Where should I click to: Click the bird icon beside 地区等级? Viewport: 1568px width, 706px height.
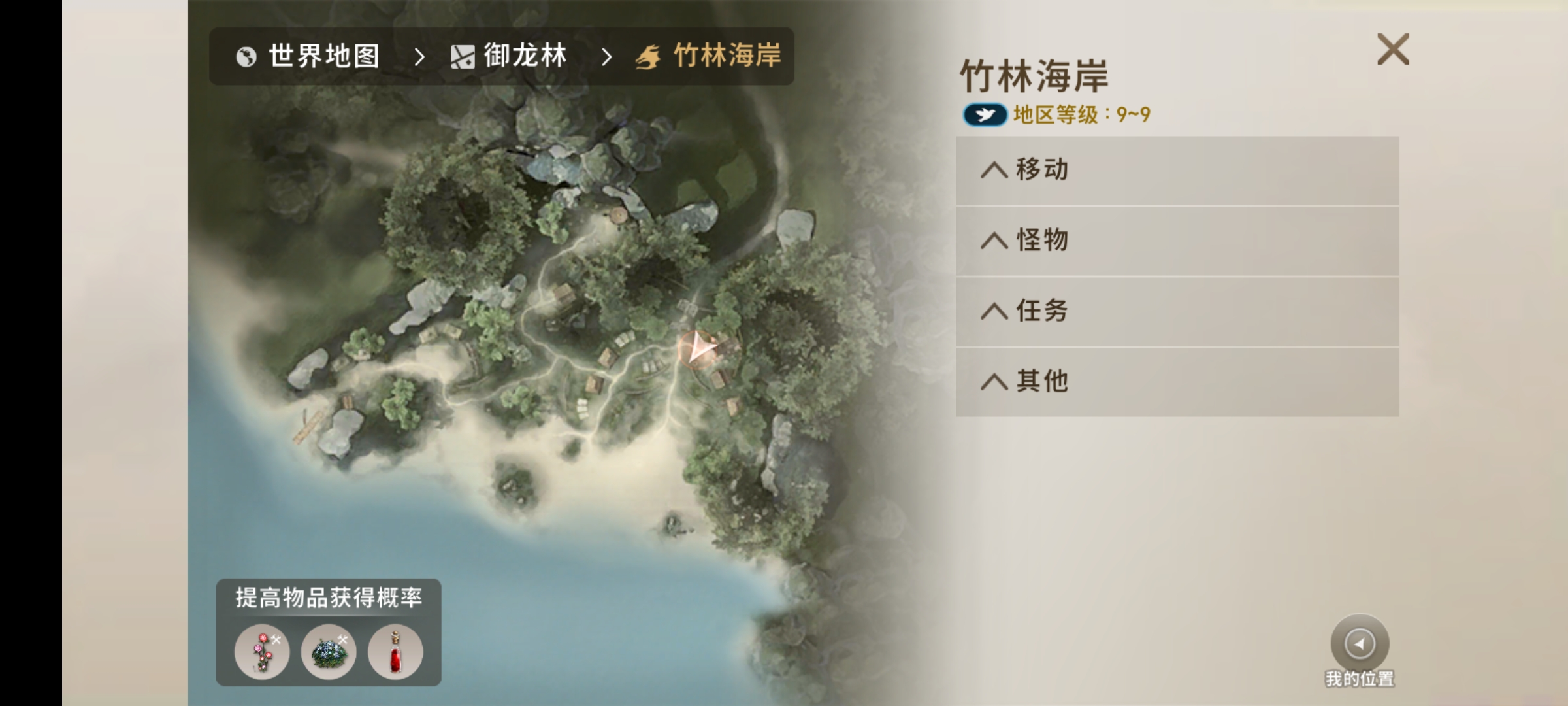985,113
